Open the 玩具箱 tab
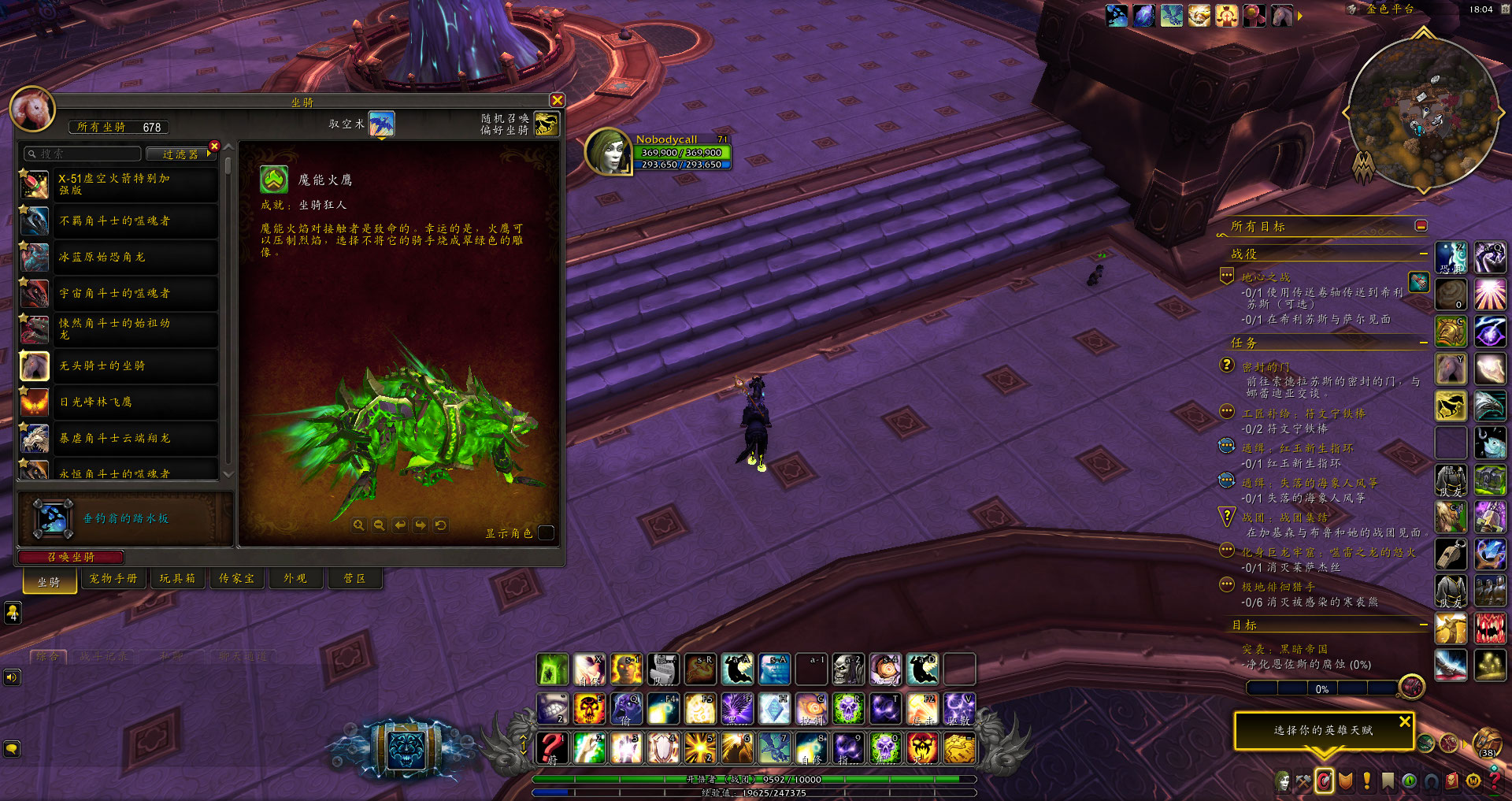This screenshot has width=1512, height=801. (177, 579)
